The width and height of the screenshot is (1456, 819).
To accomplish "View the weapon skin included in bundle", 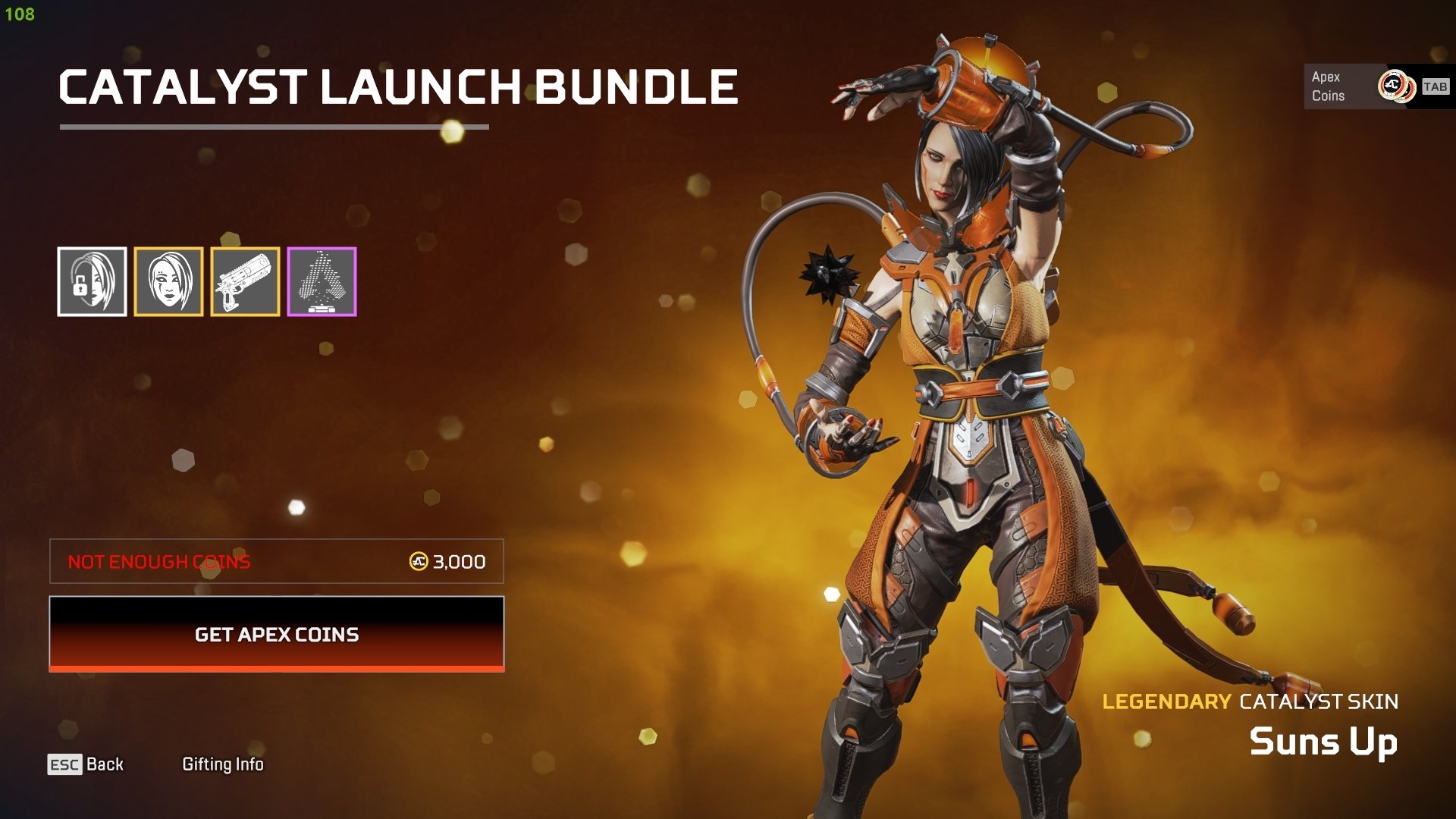I will click(245, 281).
